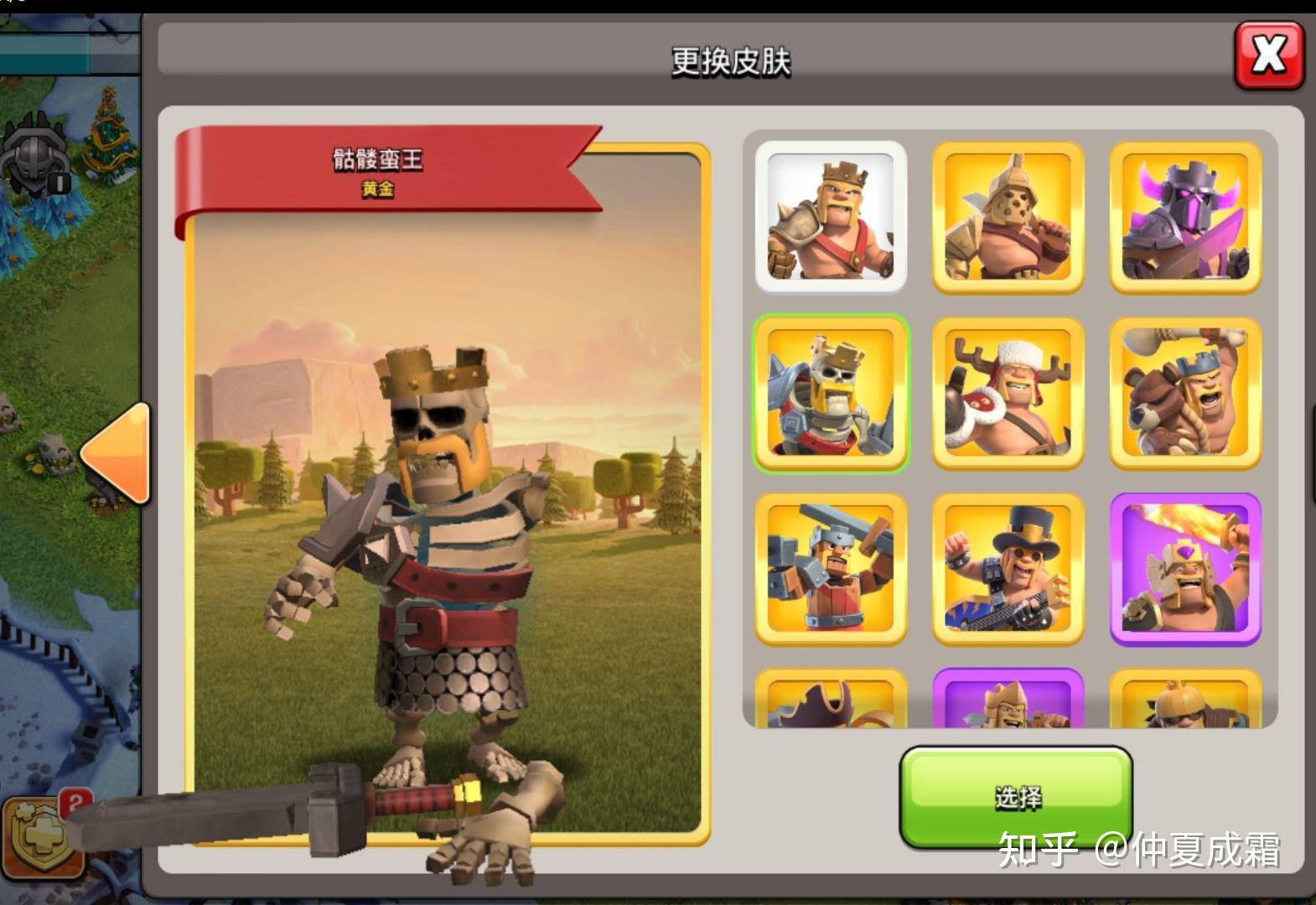Select the default Barbarian King skin
Viewport: 1316px width, 905px height.
[x=831, y=217]
